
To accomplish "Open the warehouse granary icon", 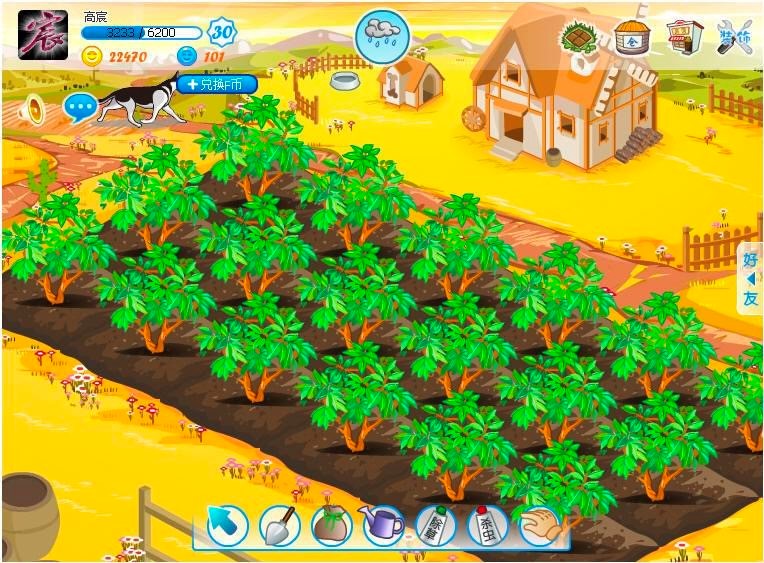I will 632,38.
